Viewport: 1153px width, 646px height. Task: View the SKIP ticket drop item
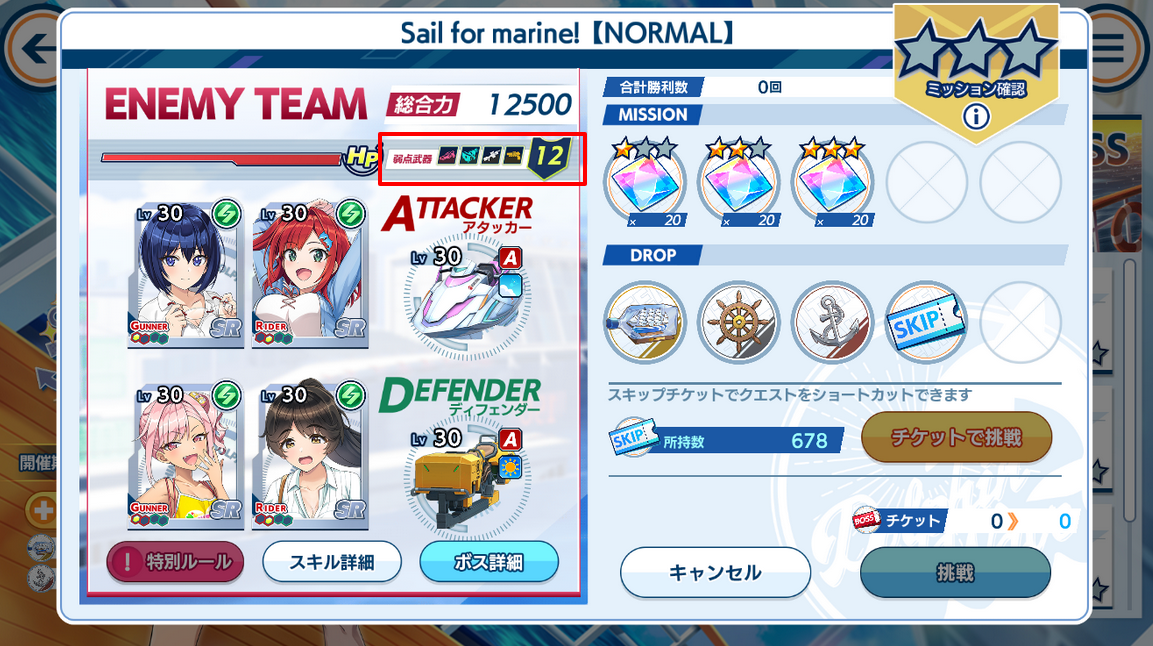(926, 322)
